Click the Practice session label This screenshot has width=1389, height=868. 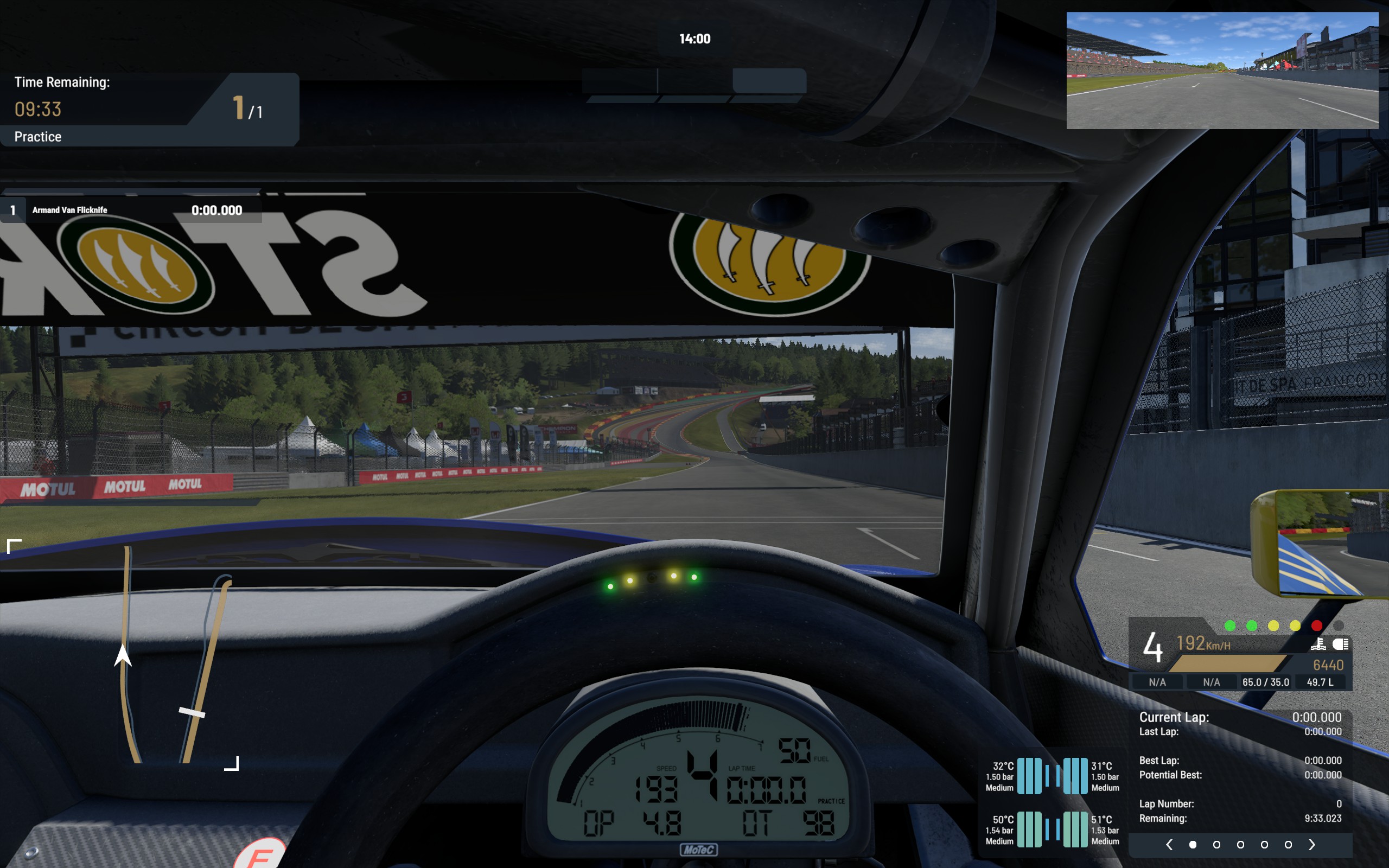[37, 137]
